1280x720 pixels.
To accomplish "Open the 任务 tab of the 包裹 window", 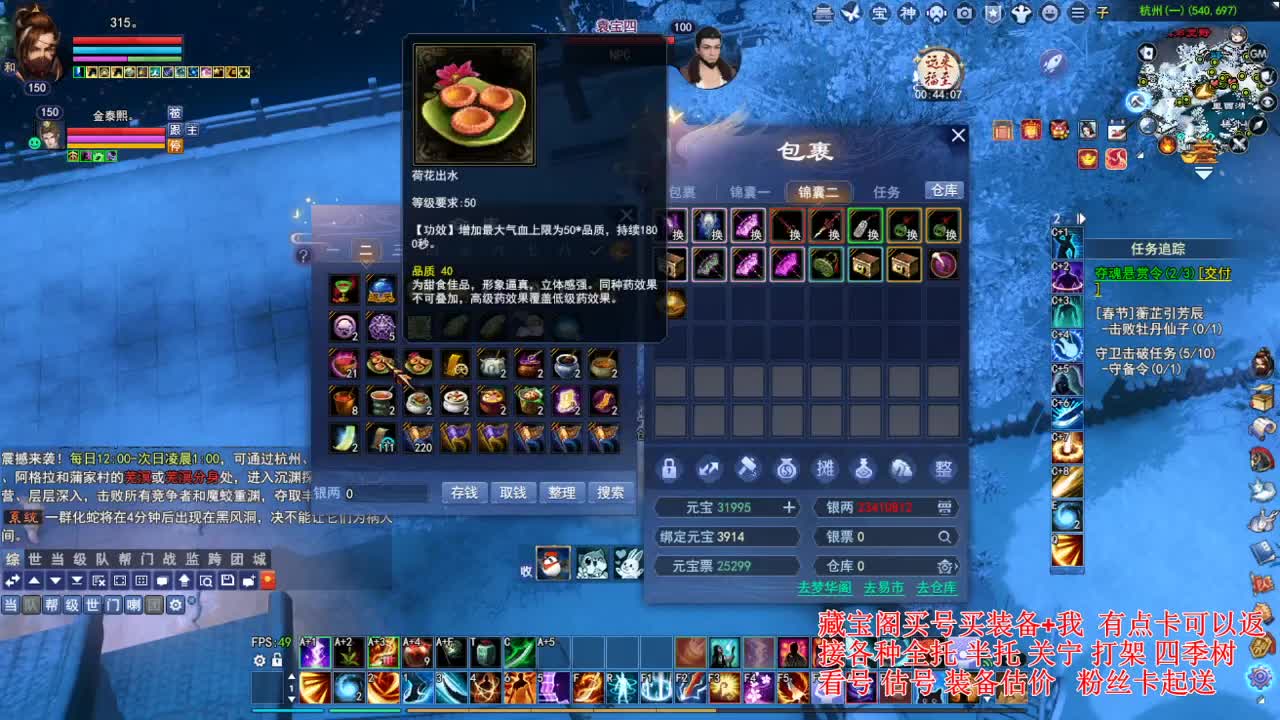I will point(885,191).
